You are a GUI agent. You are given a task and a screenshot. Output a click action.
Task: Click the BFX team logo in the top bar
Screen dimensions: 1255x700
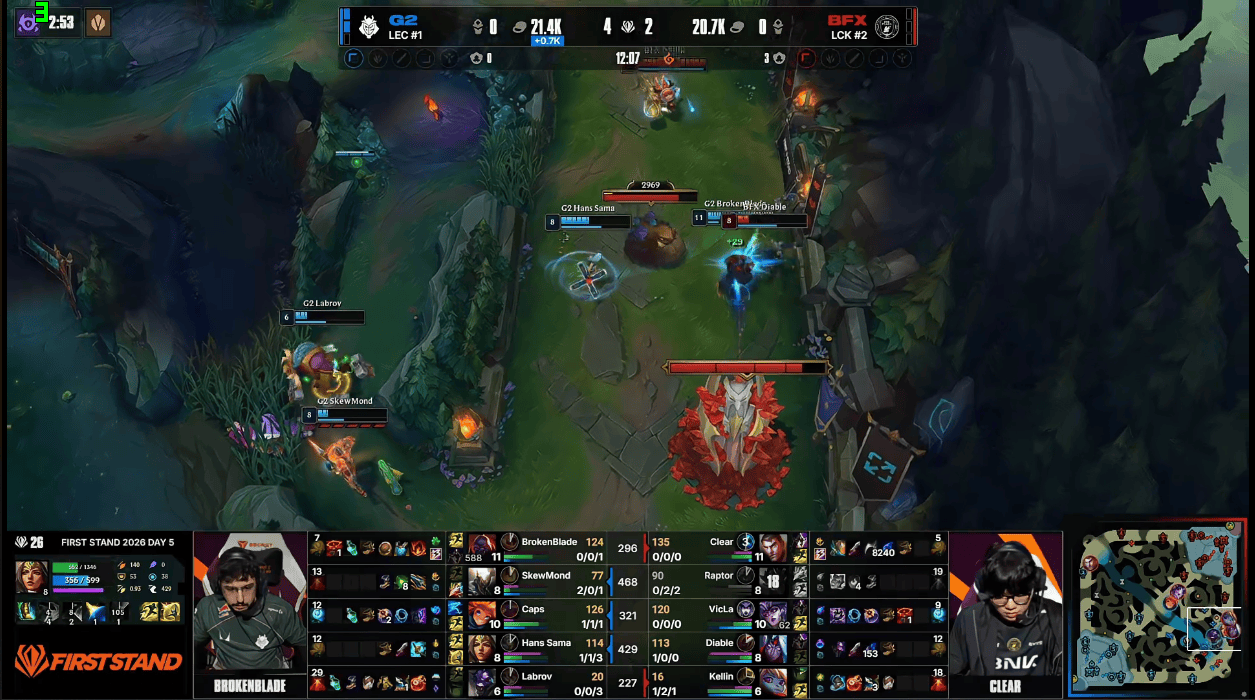(x=886, y=27)
